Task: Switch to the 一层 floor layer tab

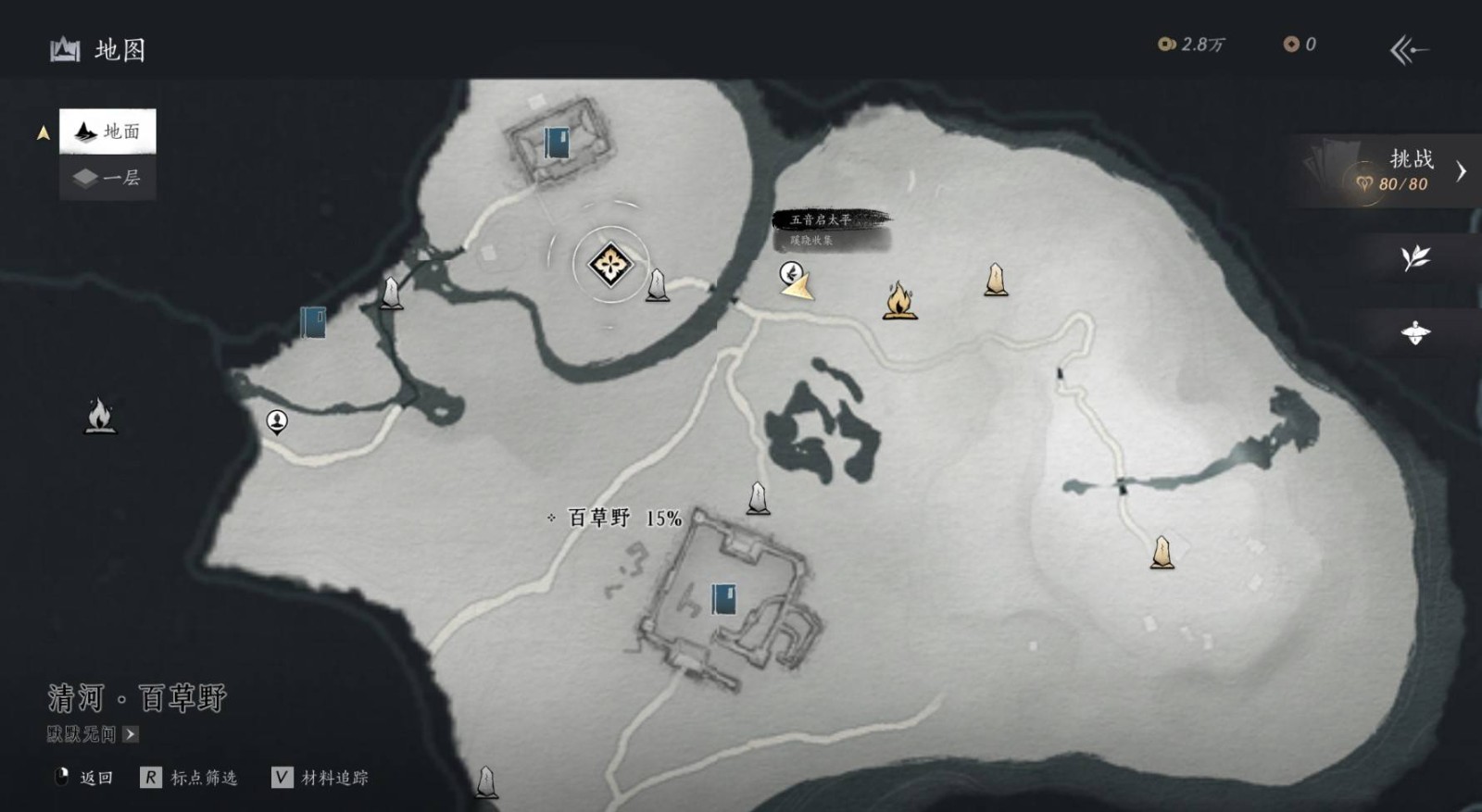Action: (x=107, y=178)
